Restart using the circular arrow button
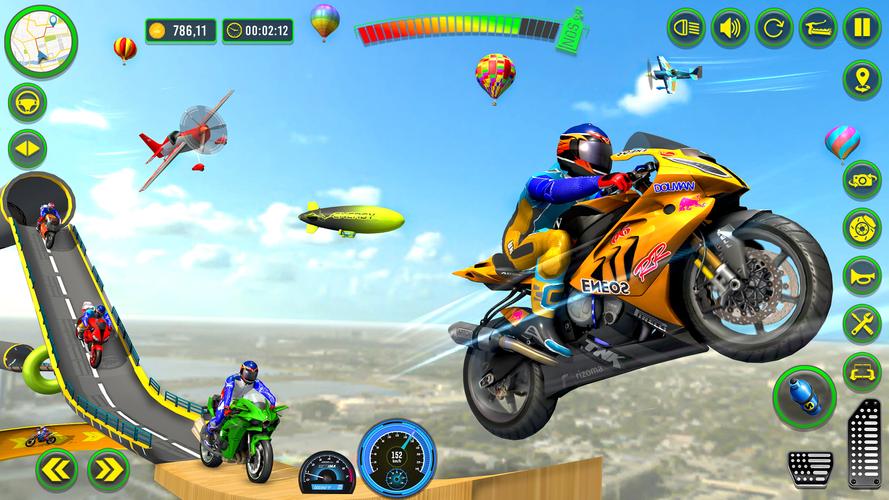 pos(774,27)
